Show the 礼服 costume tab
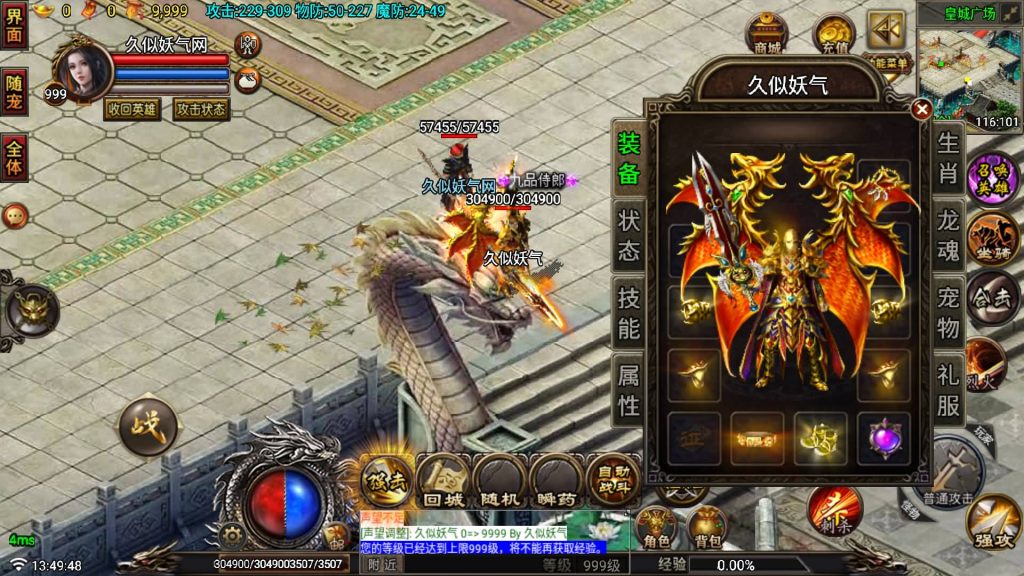Image resolution: width=1024 pixels, height=576 pixels. [x=948, y=390]
